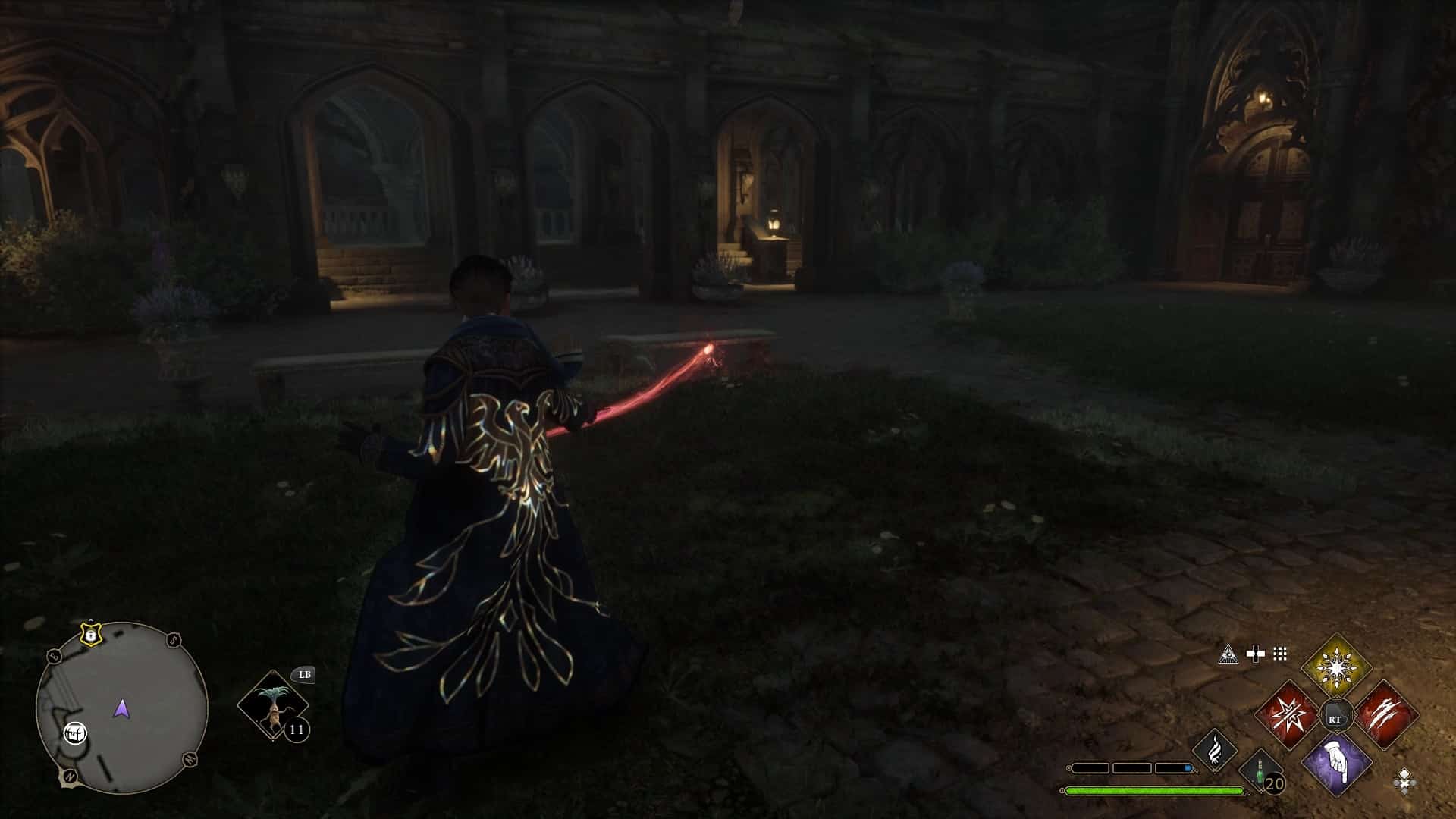This screenshot has height=819, width=1456.
Task: Toggle the crossed-wands HUD indicator
Action: (1255, 654)
